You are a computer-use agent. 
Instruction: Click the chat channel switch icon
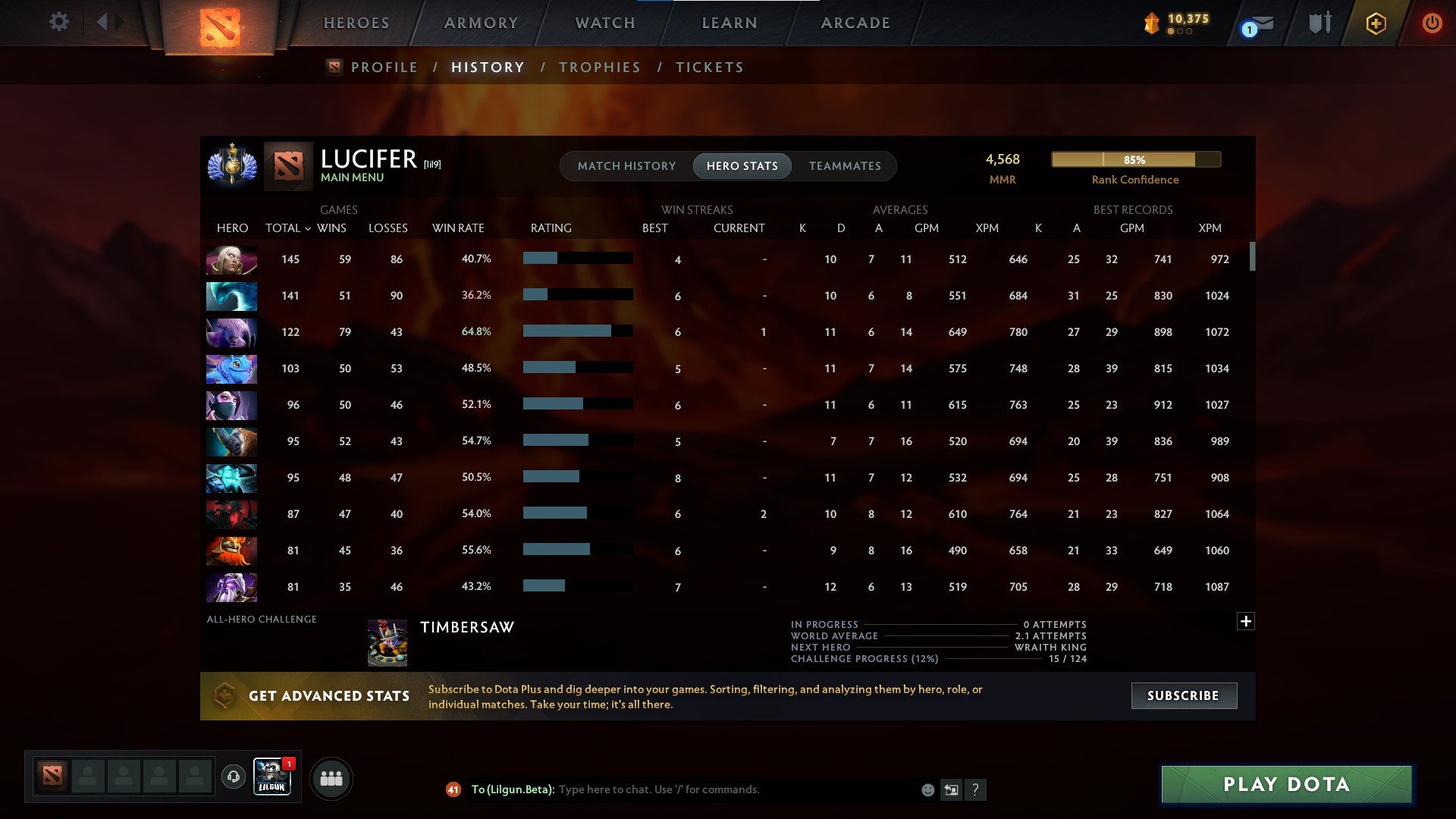952,789
